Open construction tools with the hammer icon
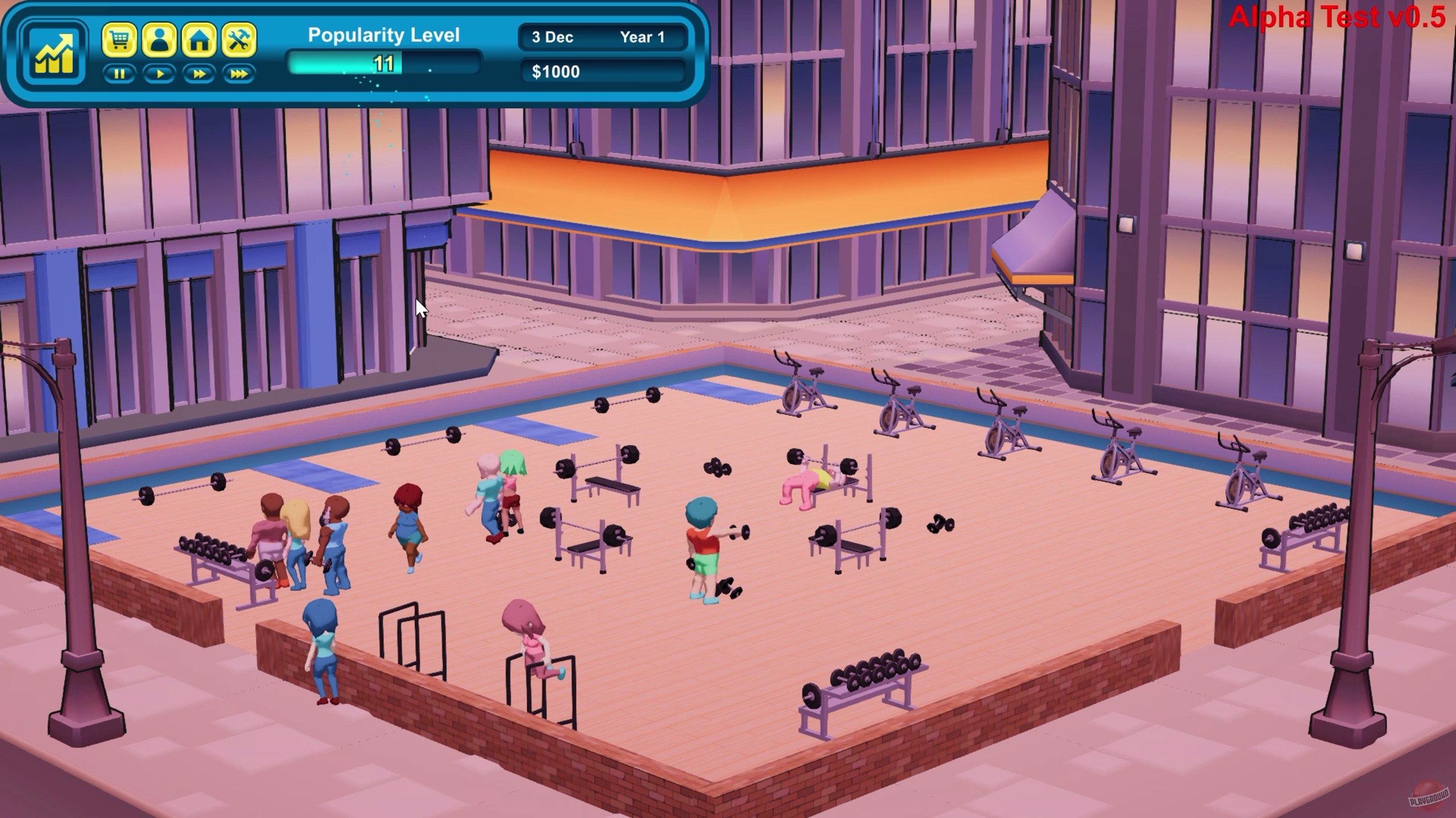 [239, 40]
